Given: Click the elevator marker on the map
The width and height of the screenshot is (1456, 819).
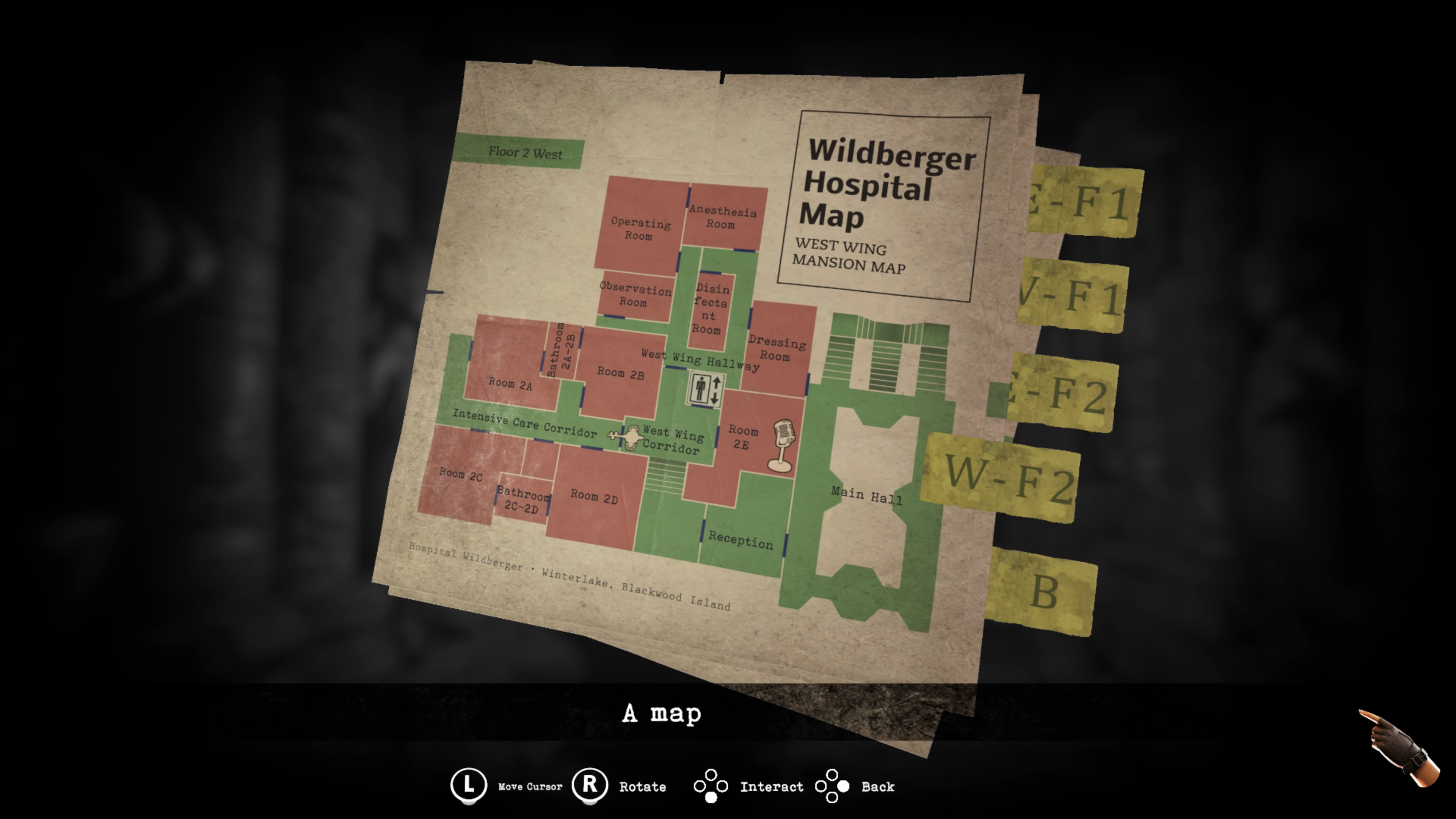Looking at the screenshot, I should 705,389.
